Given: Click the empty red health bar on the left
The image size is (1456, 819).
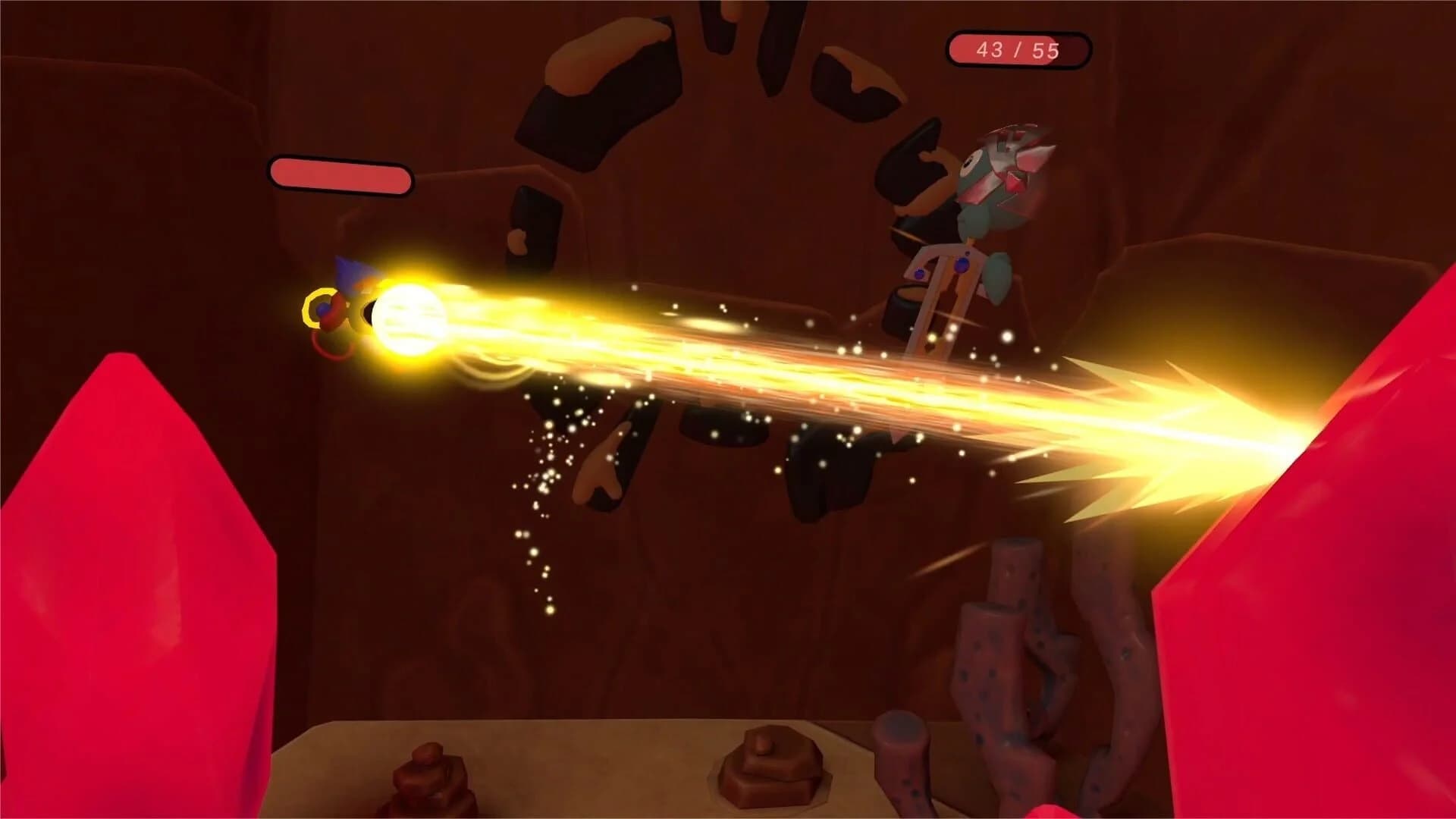Looking at the screenshot, I should click(x=341, y=176).
